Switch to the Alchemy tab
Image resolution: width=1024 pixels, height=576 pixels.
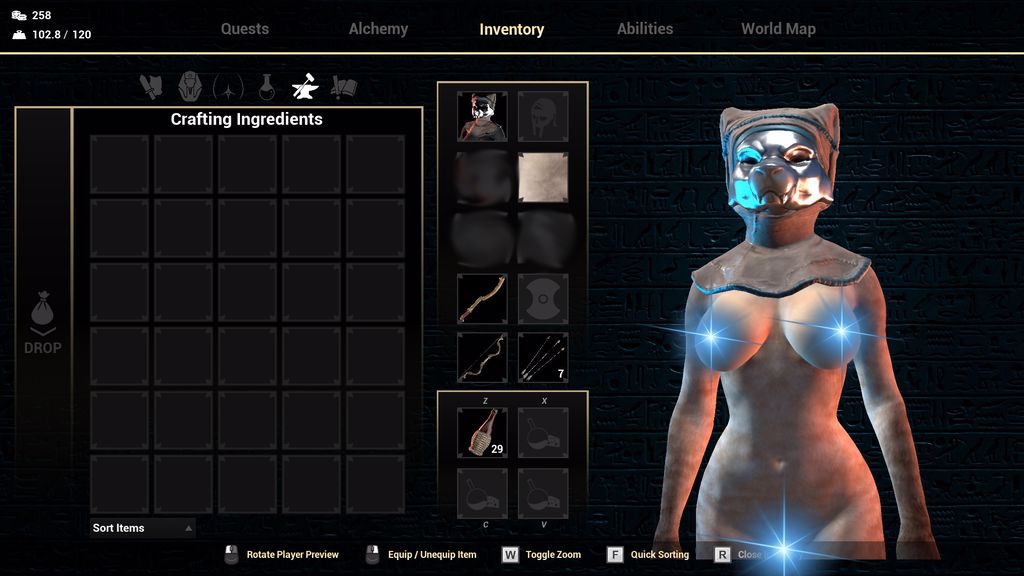[378, 29]
